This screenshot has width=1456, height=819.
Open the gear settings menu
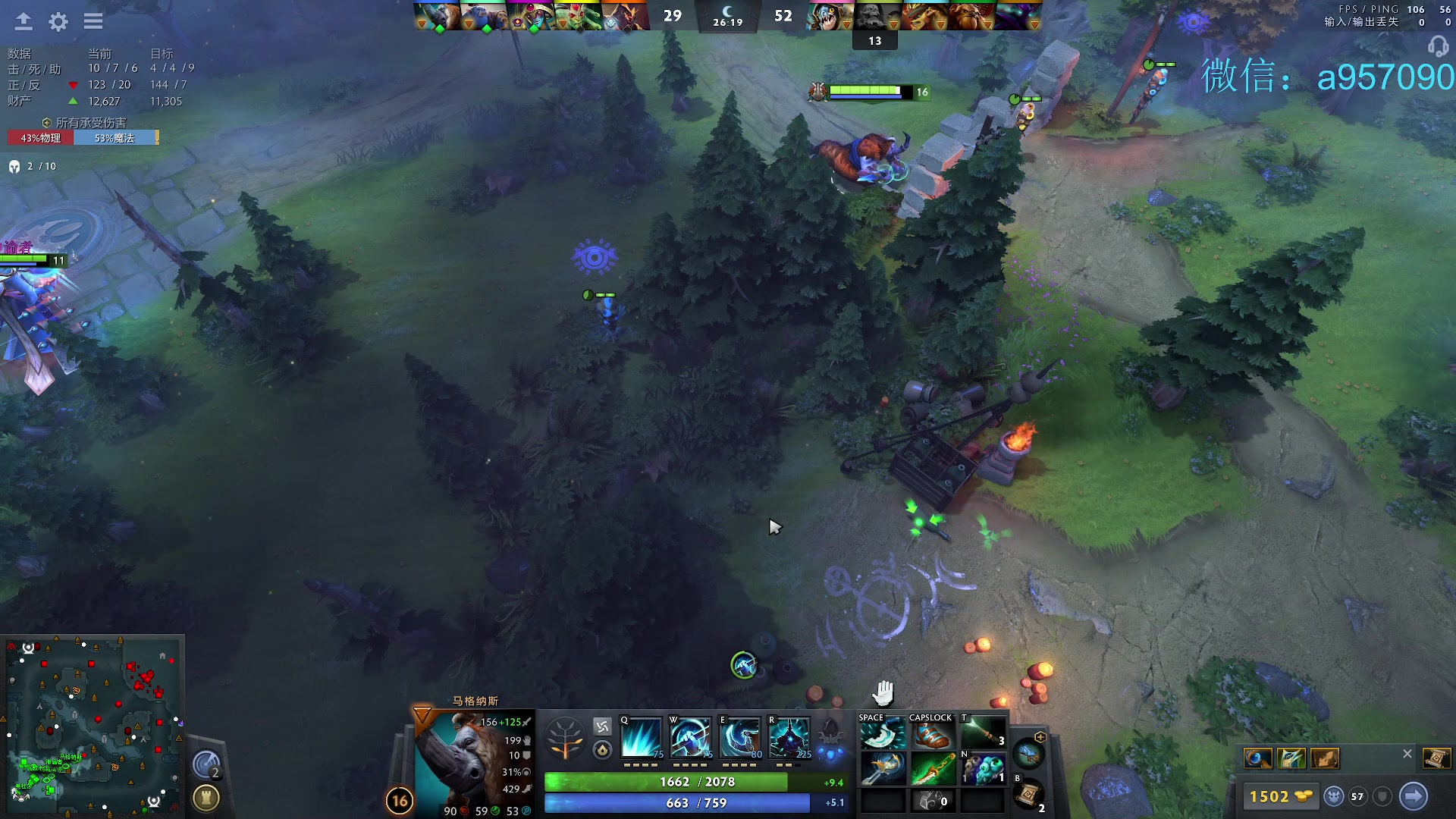(x=58, y=21)
